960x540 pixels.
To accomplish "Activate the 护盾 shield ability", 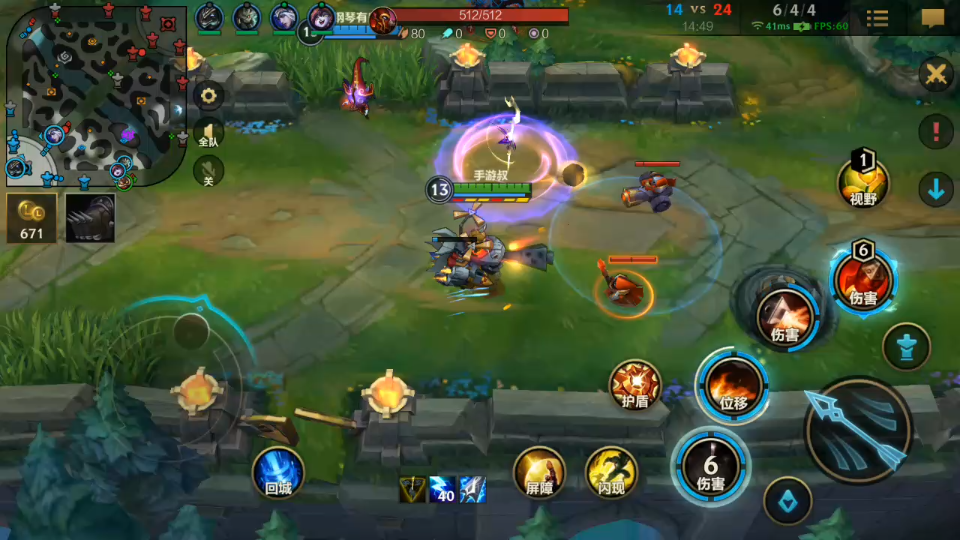I will coord(636,386).
